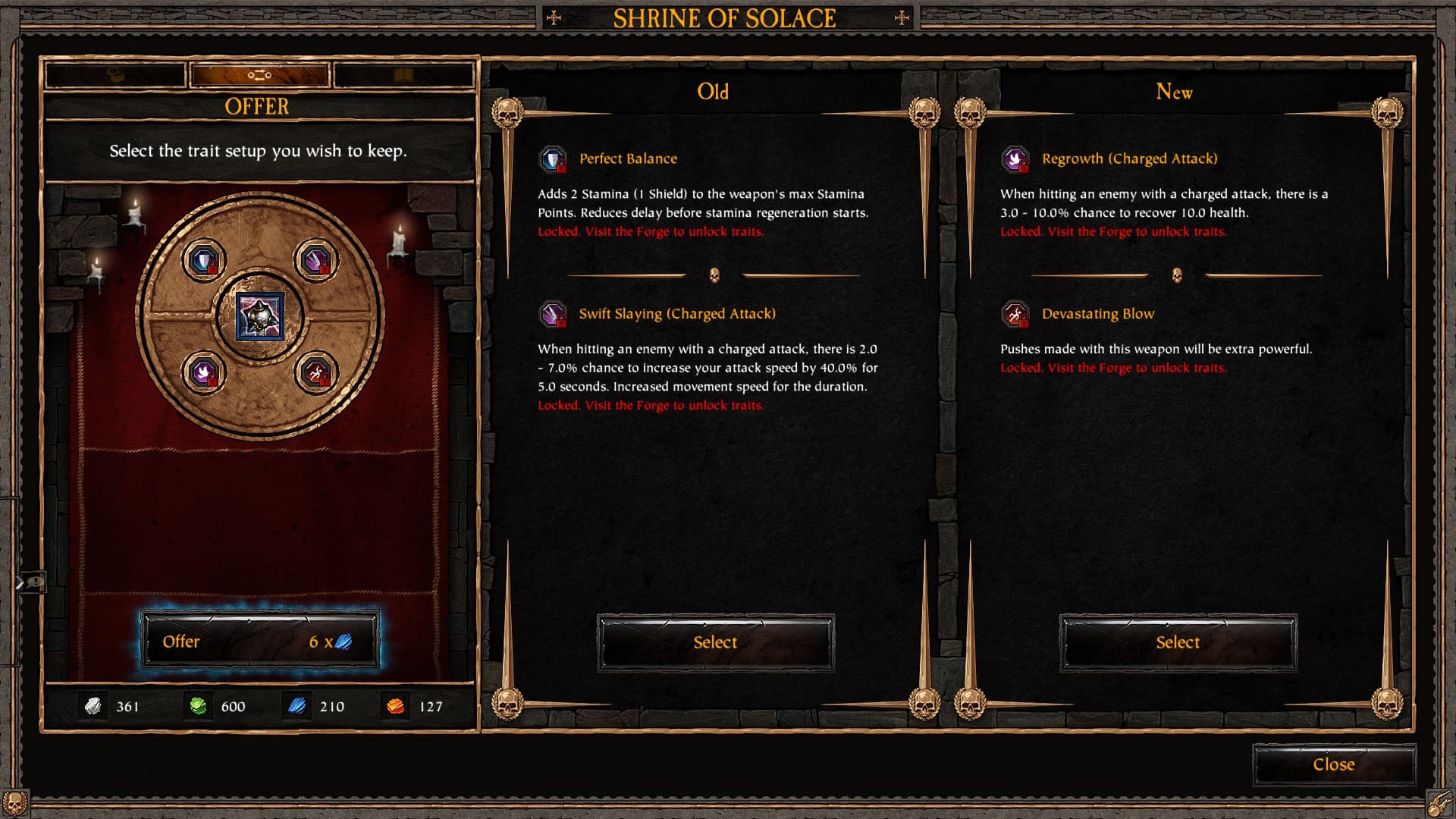Choose the lower-left purple trait on the altar
Image resolution: width=1456 pixels, height=819 pixels.
[x=204, y=372]
